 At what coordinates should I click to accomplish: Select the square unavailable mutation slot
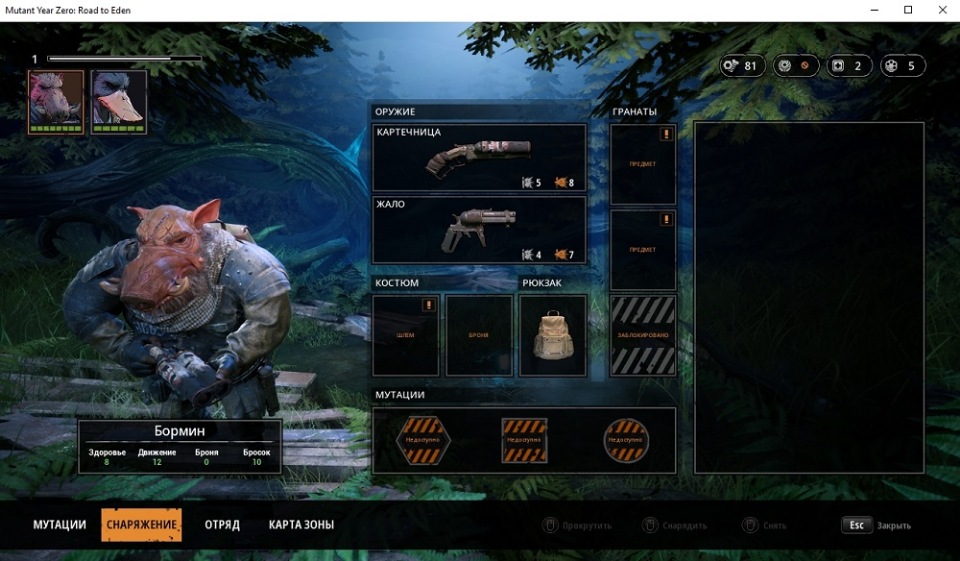pyautogui.click(x=524, y=440)
